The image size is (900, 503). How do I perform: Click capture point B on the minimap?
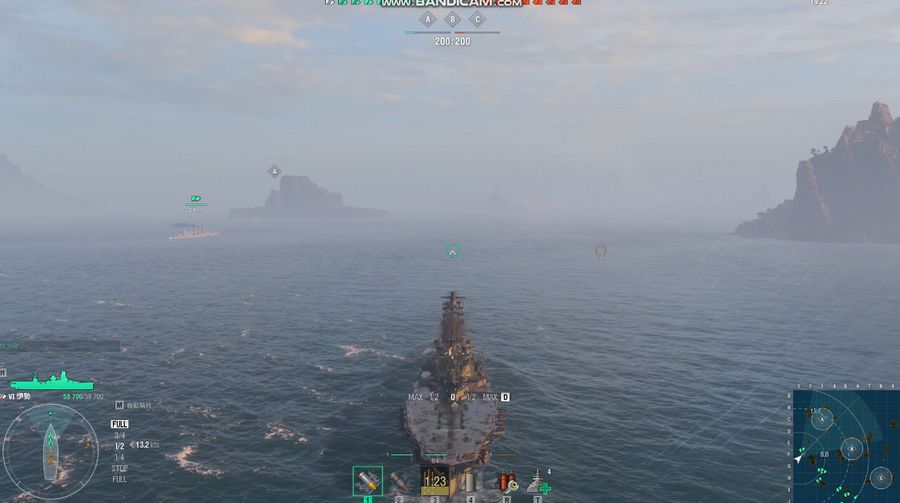point(850,447)
